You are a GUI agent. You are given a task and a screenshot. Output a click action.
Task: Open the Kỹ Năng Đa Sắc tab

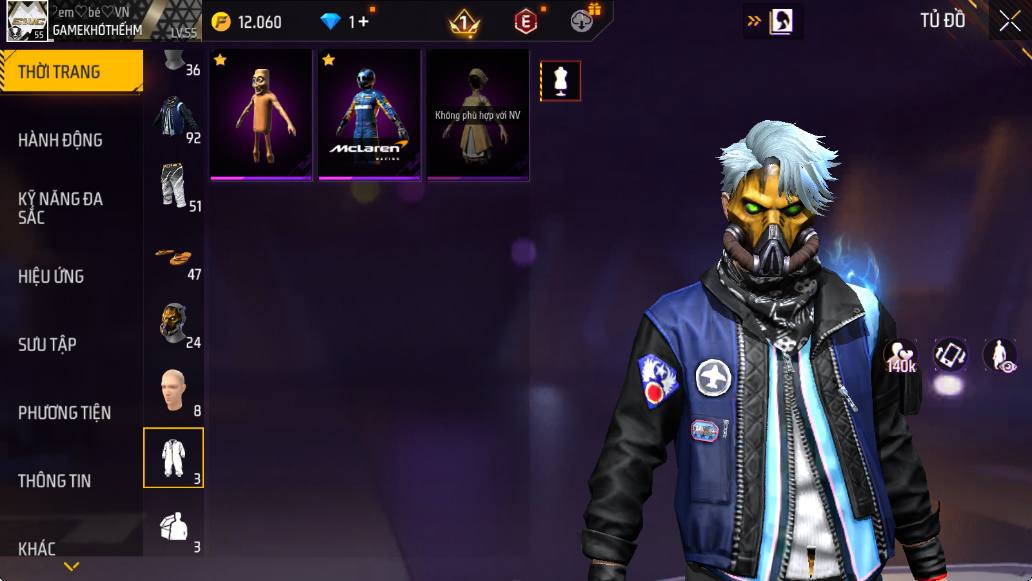(61, 207)
